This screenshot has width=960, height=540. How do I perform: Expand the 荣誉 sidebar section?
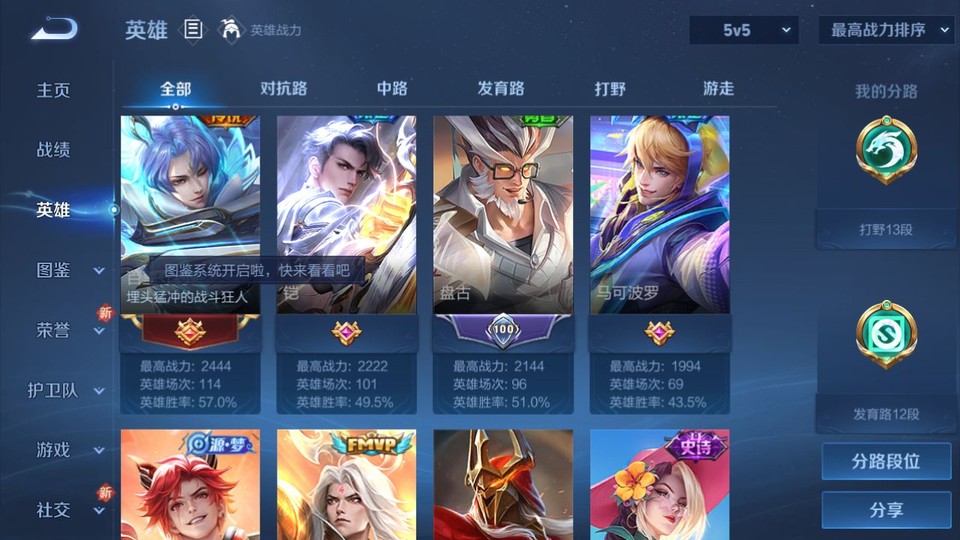(x=68, y=330)
